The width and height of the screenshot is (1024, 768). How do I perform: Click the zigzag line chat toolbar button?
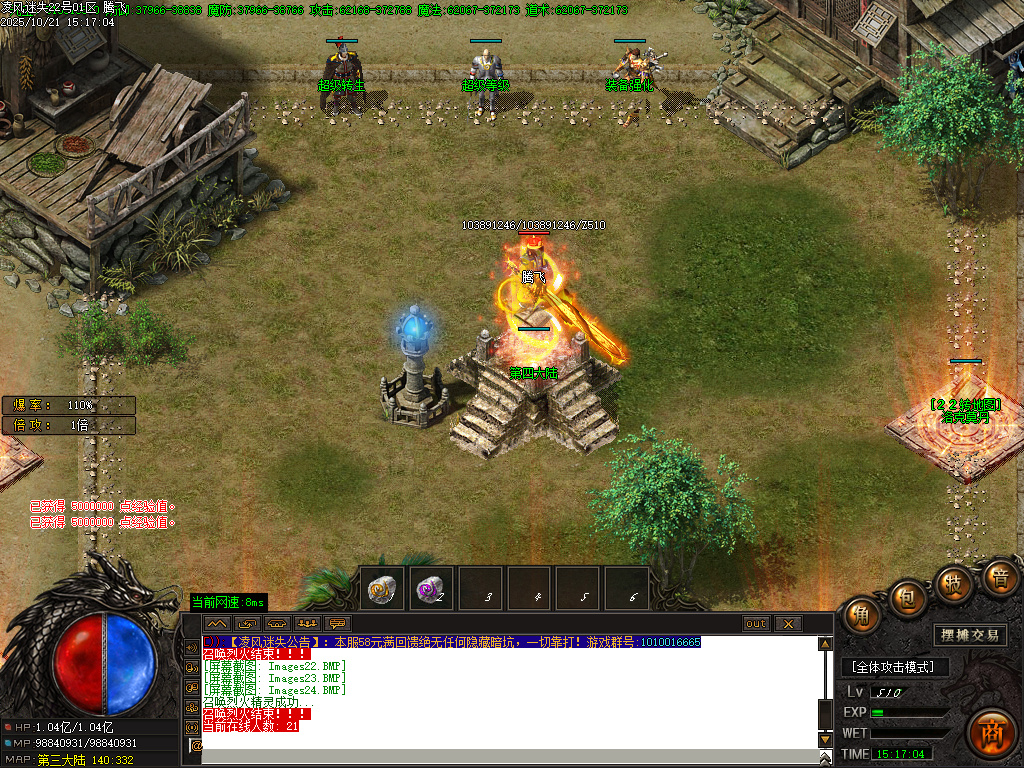click(x=218, y=624)
